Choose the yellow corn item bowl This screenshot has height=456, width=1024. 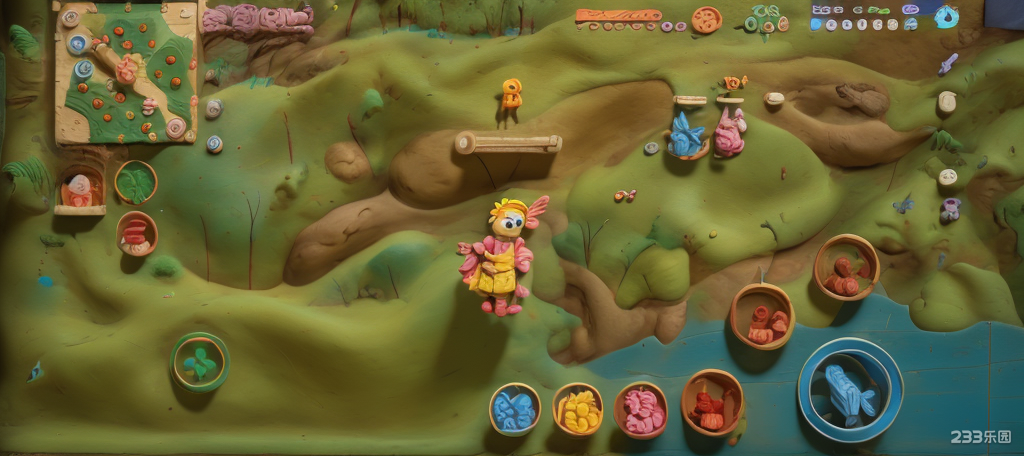coord(578,409)
